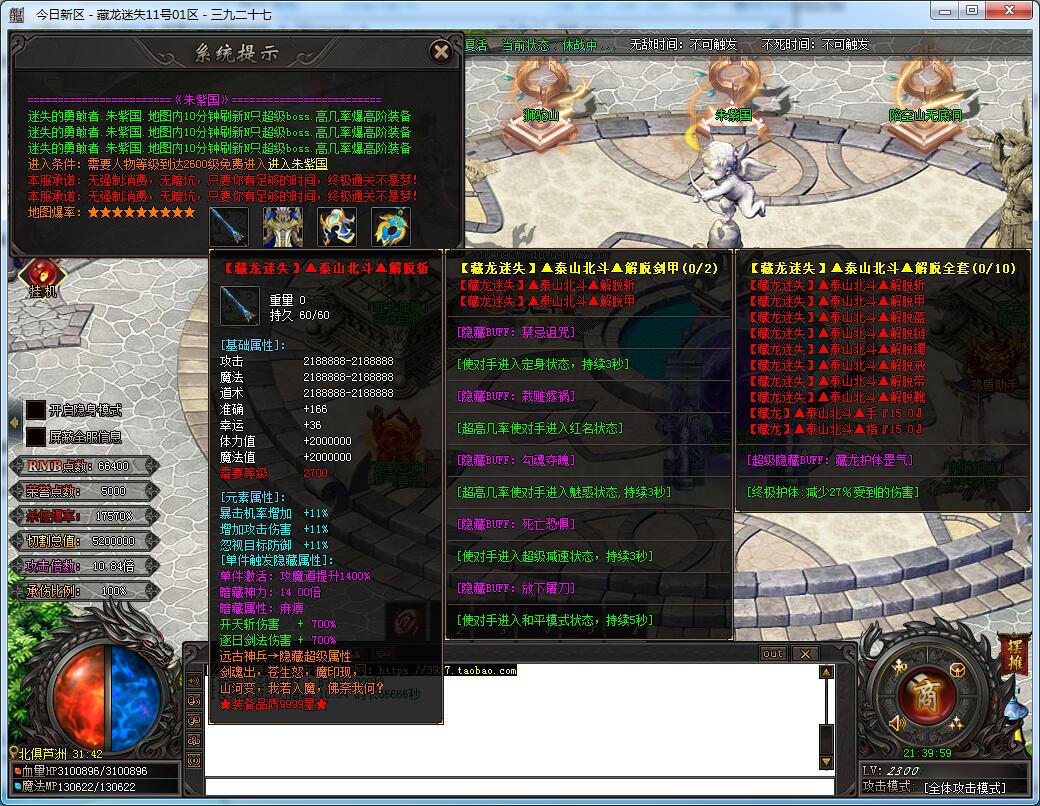Select the blue-gold helmet reward icon
1040x806 pixels.
point(337,227)
